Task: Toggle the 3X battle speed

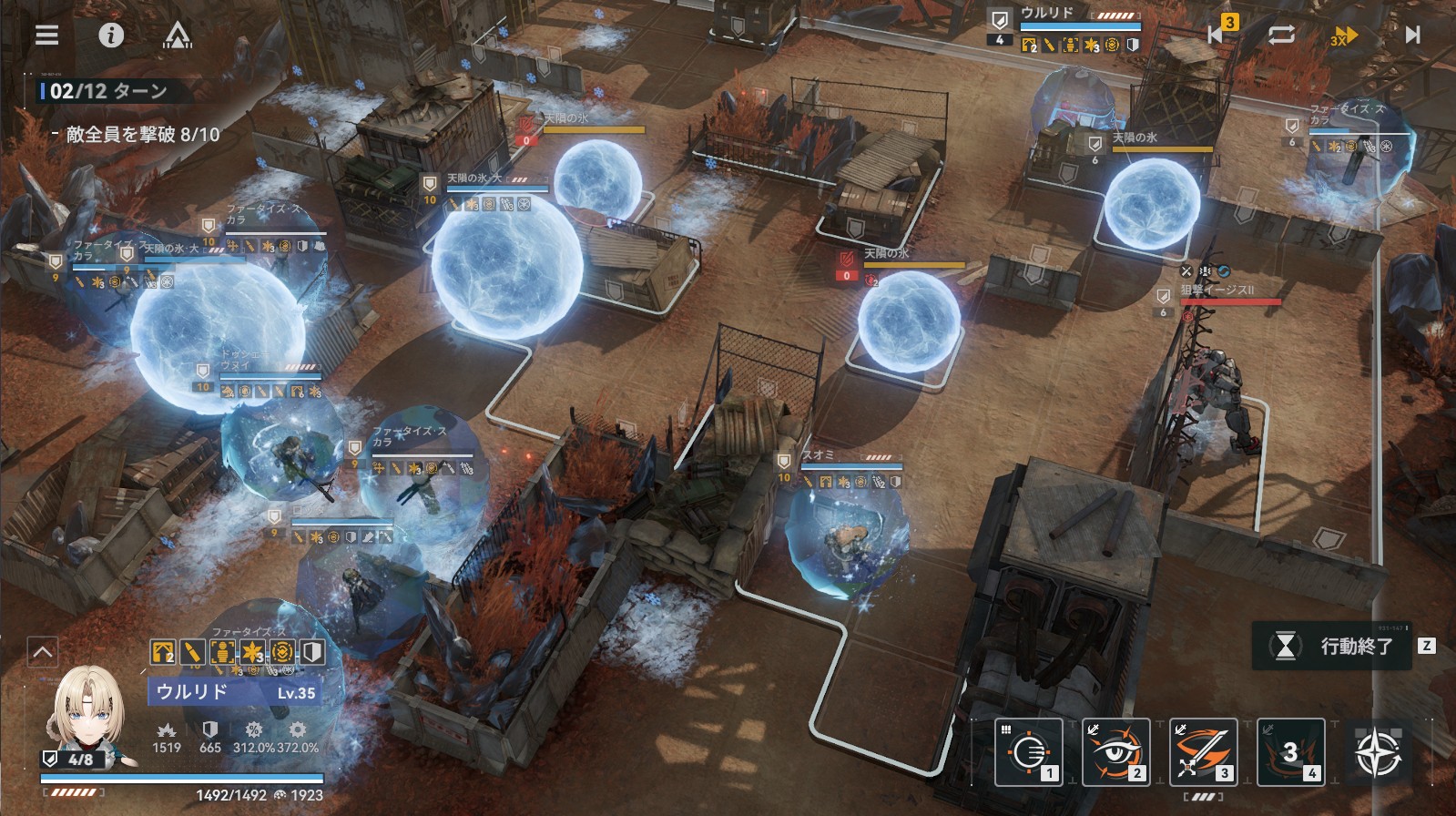Action: [x=1344, y=36]
